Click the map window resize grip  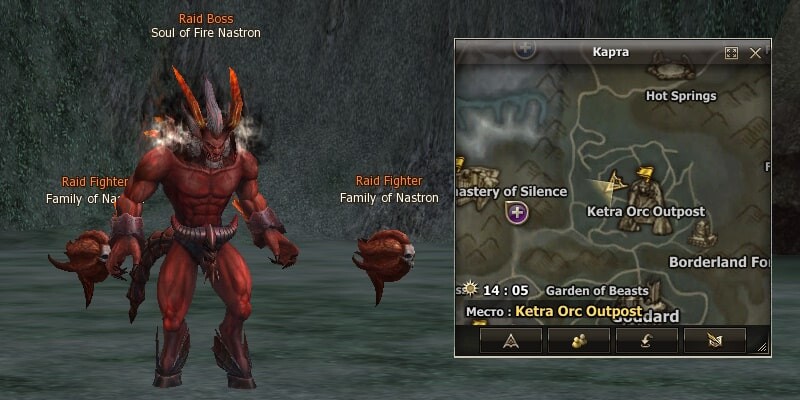click(762, 348)
